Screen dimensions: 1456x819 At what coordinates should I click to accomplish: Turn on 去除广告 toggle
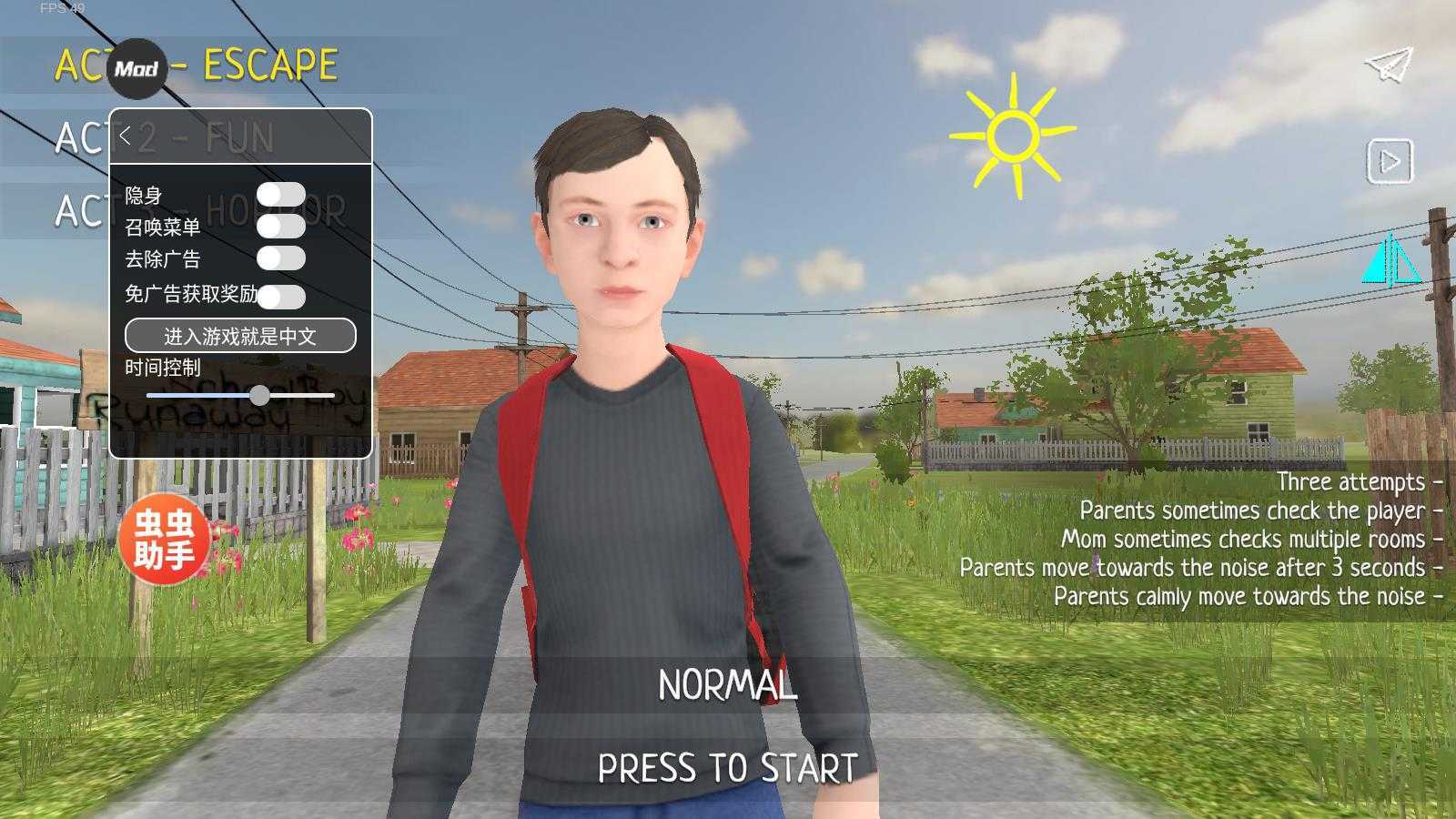coord(280,258)
